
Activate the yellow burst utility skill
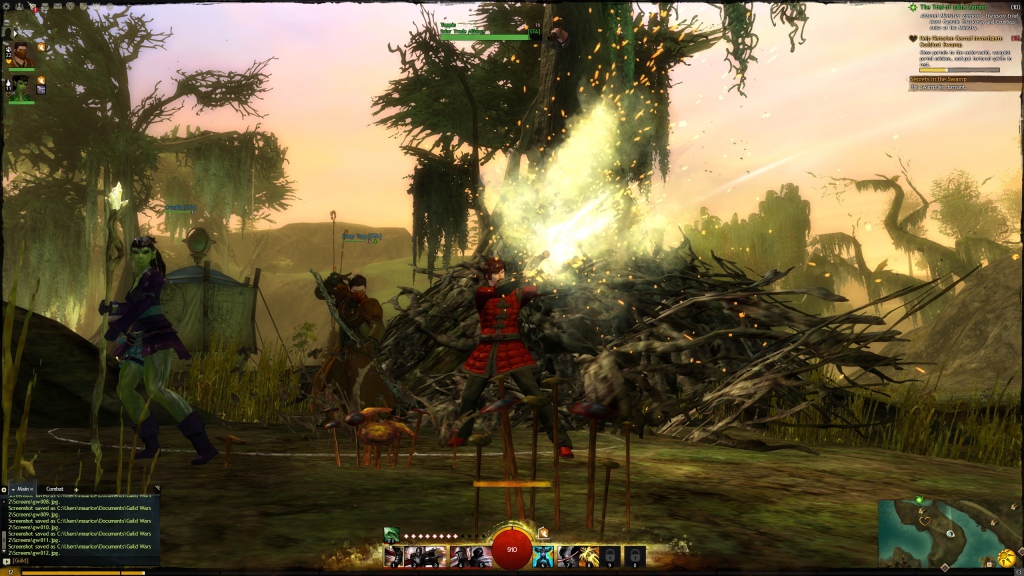click(x=589, y=556)
